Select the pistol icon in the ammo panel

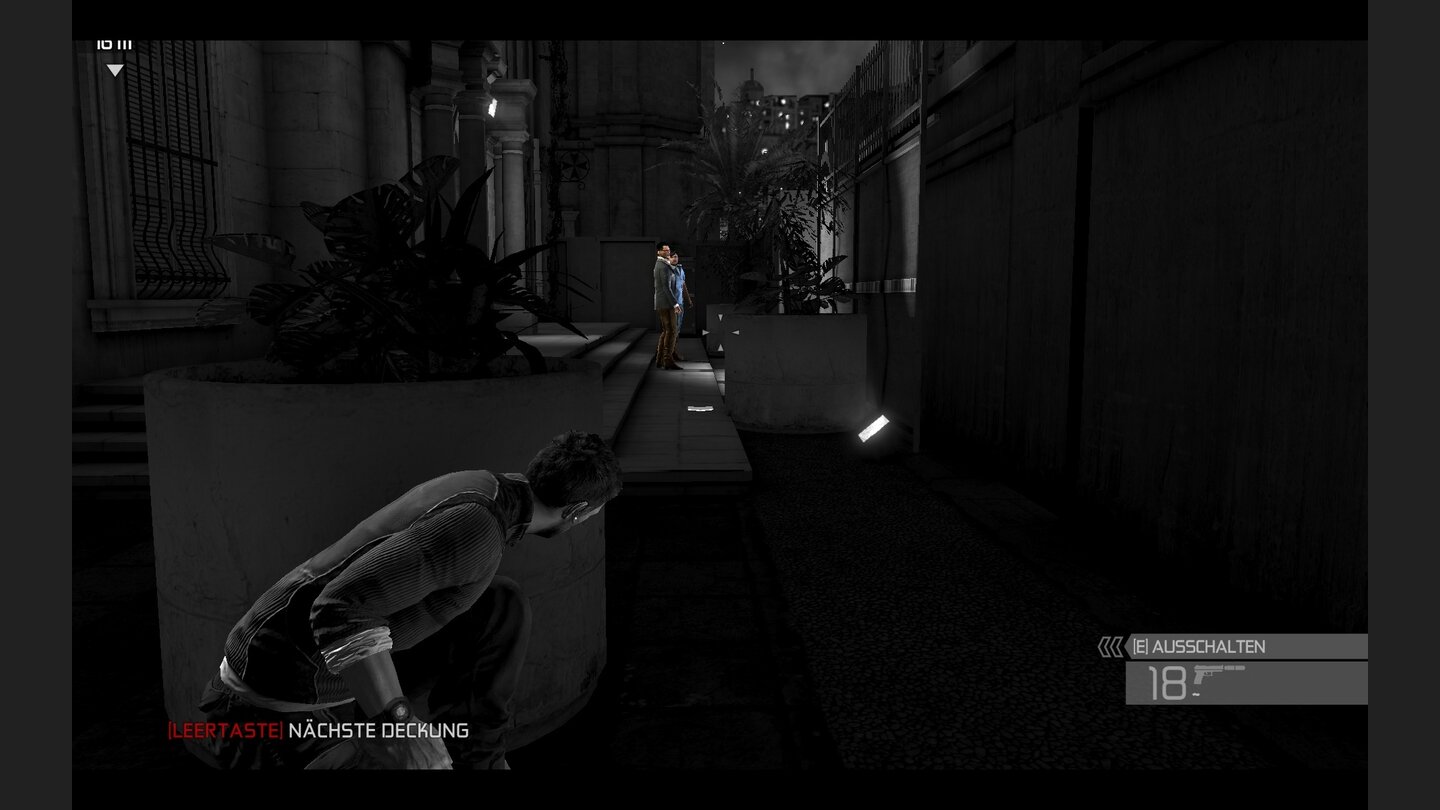[x=1210, y=673]
